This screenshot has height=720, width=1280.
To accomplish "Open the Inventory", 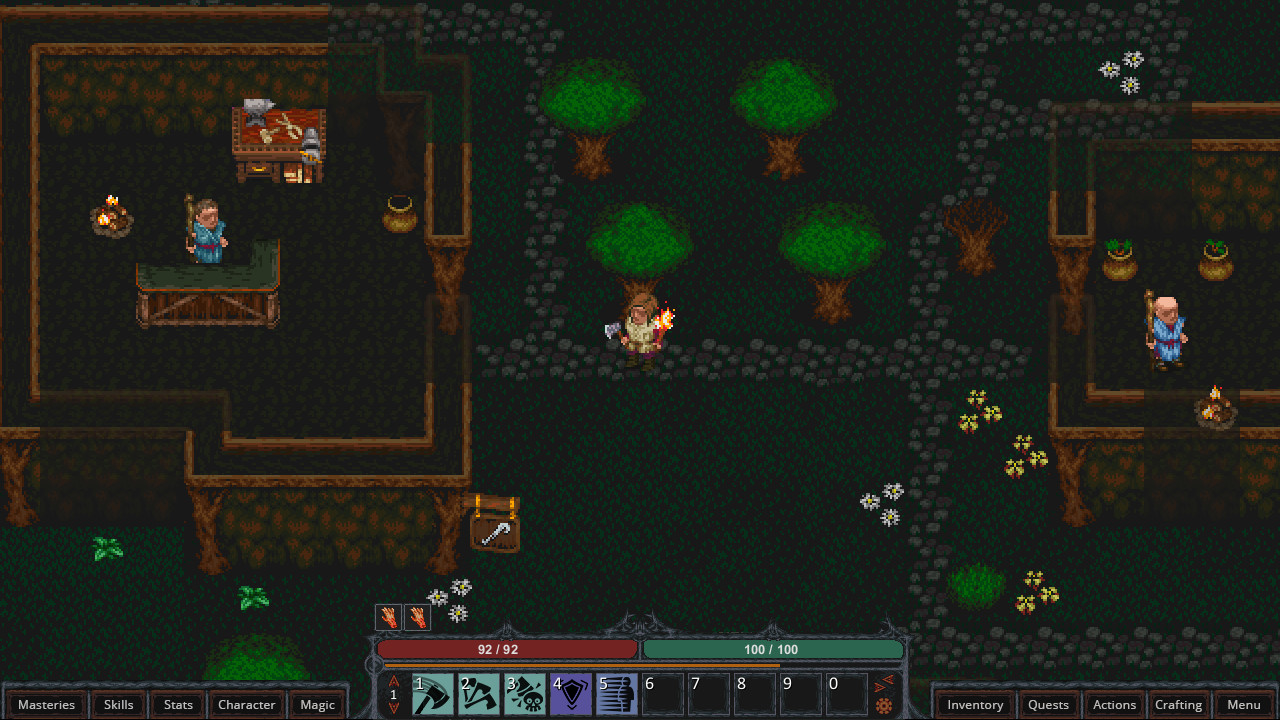I will click(x=975, y=704).
